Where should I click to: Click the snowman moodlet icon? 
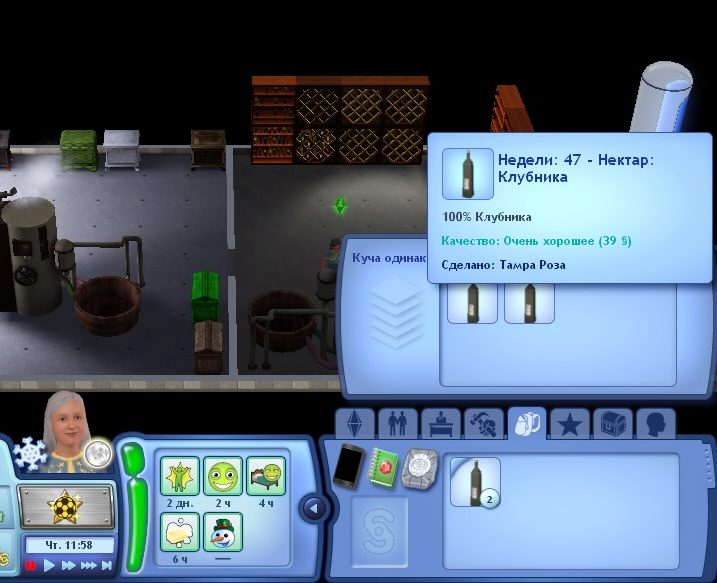click(x=223, y=532)
